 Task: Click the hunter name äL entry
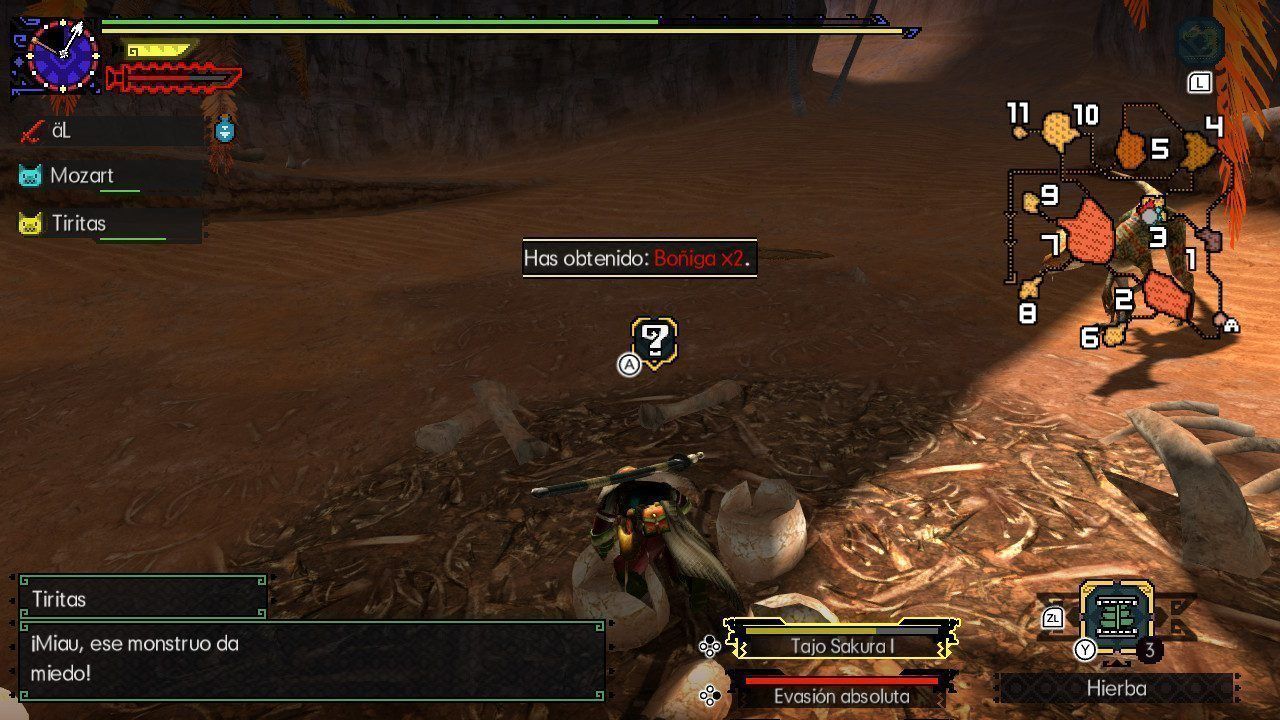tap(60, 130)
